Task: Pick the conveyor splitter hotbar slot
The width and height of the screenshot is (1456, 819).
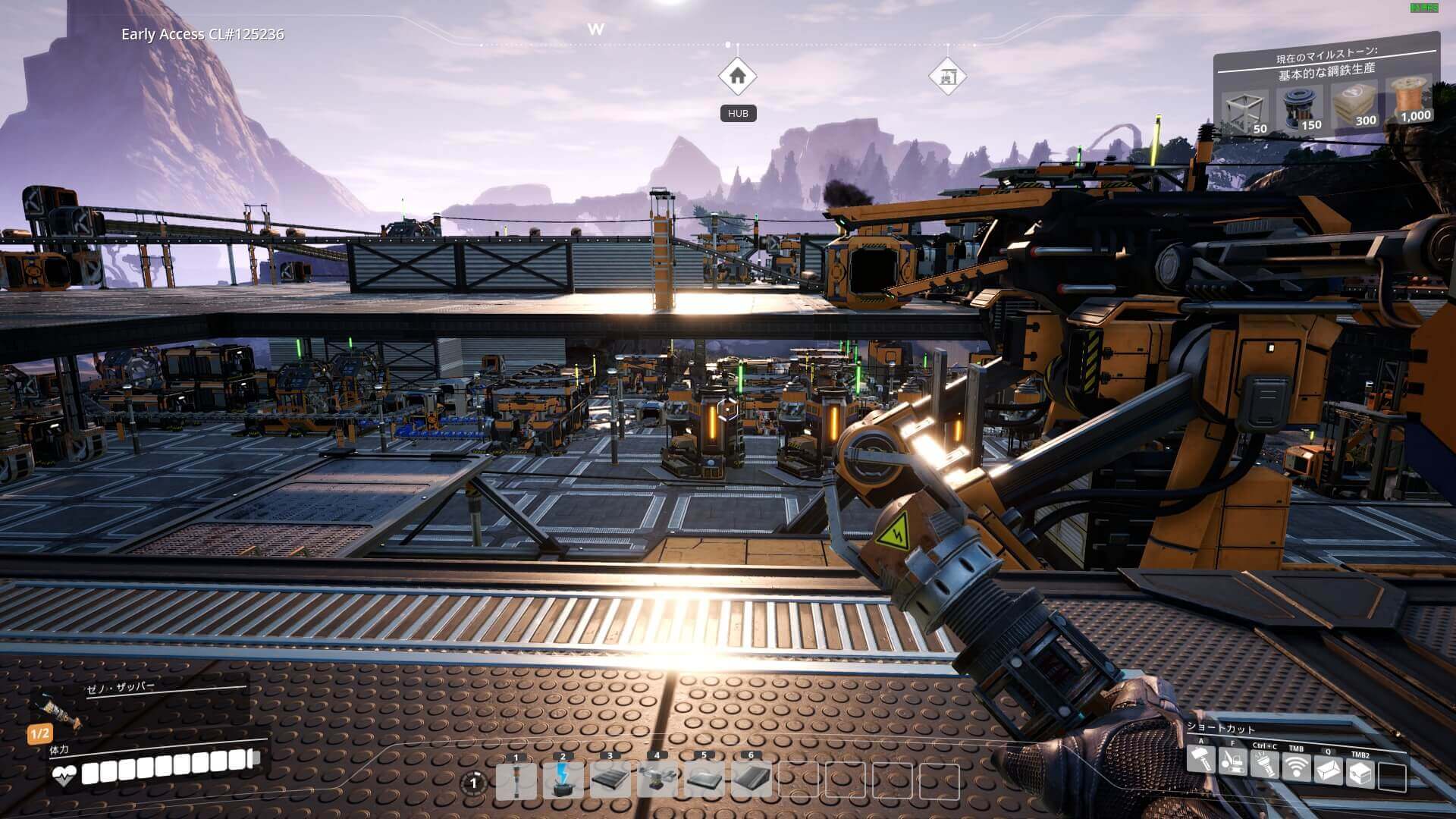Action: tap(657, 781)
